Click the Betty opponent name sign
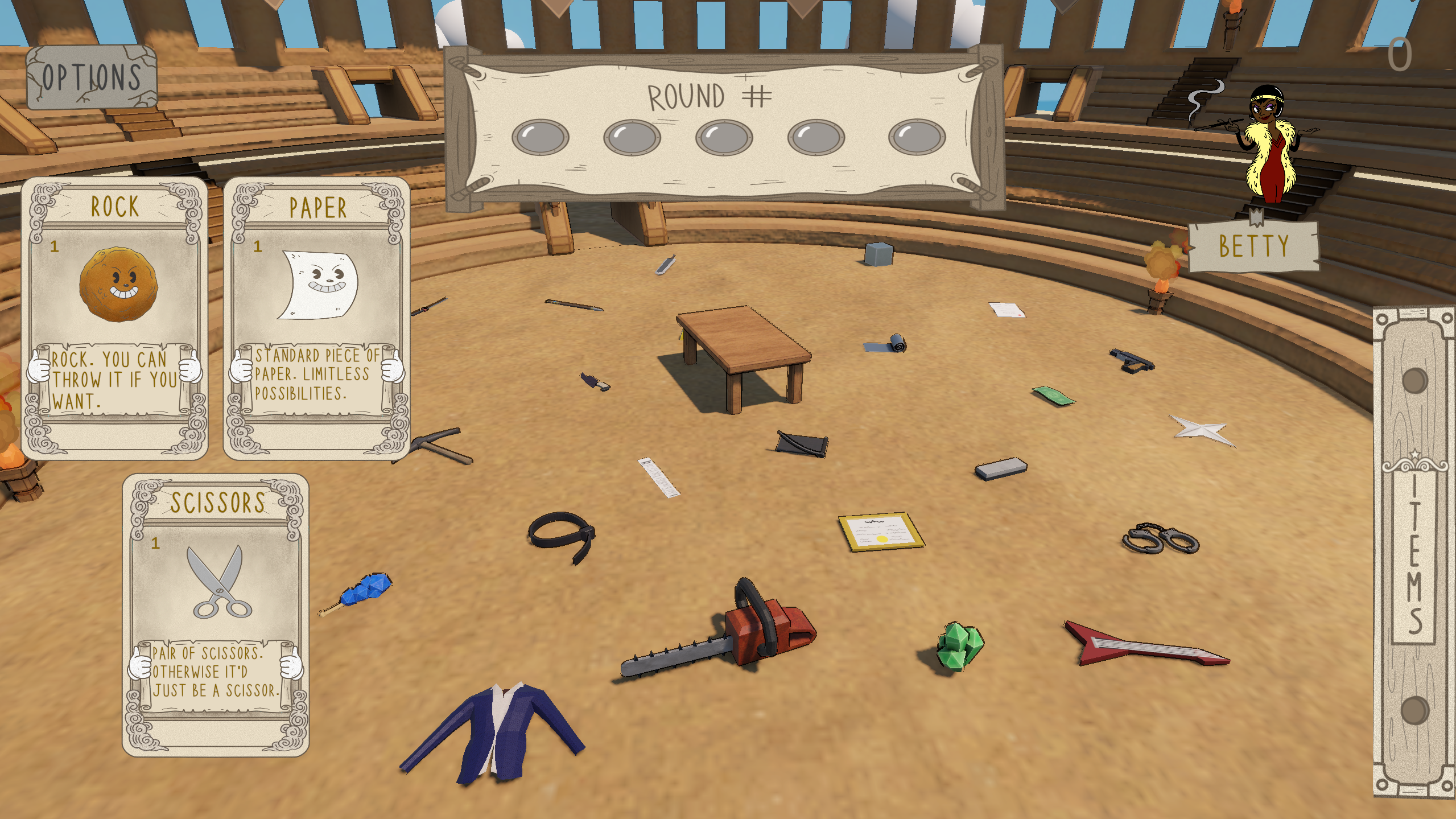1456x819 pixels. (1253, 246)
